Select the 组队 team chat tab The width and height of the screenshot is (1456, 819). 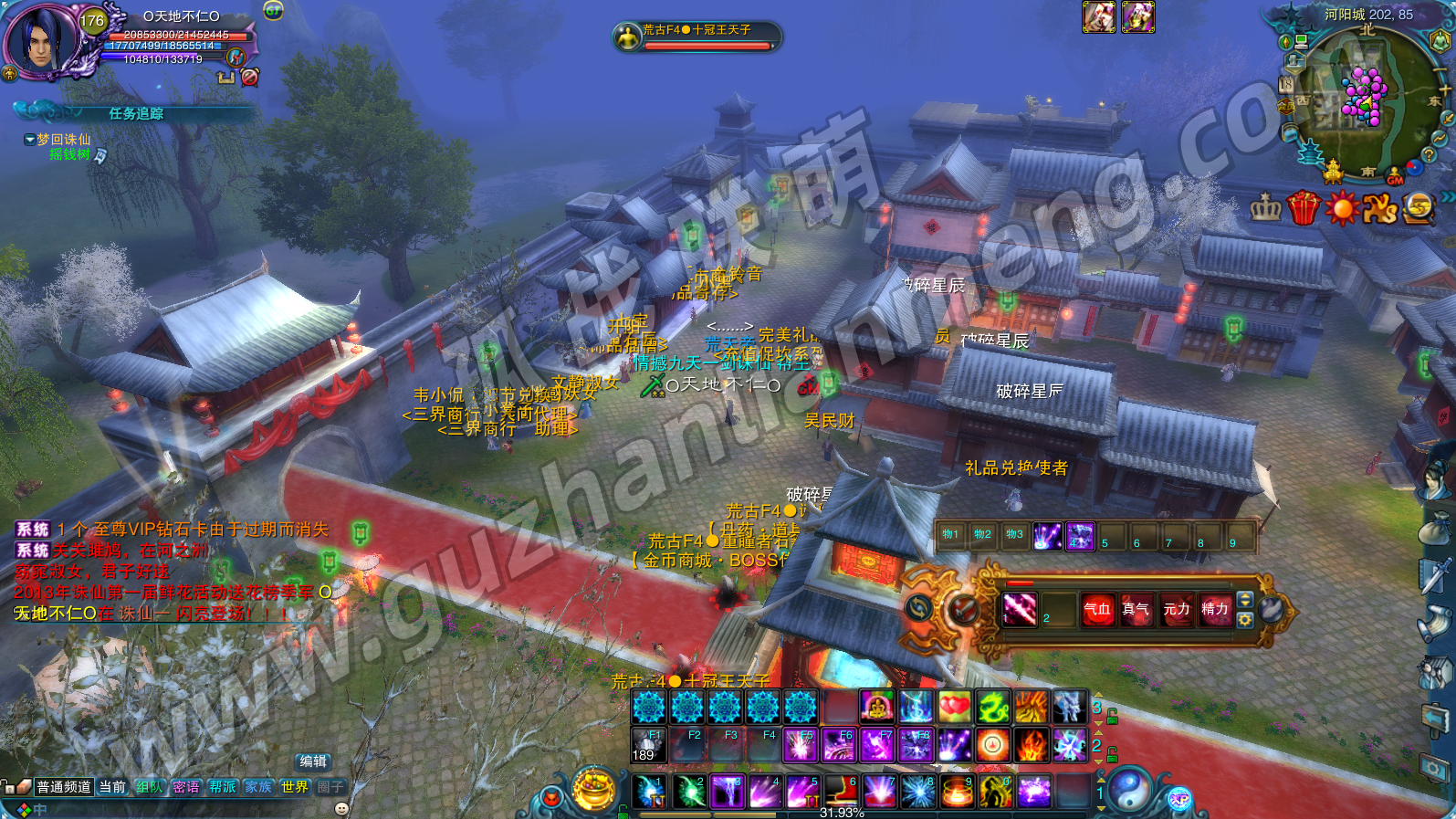pyautogui.click(x=149, y=787)
